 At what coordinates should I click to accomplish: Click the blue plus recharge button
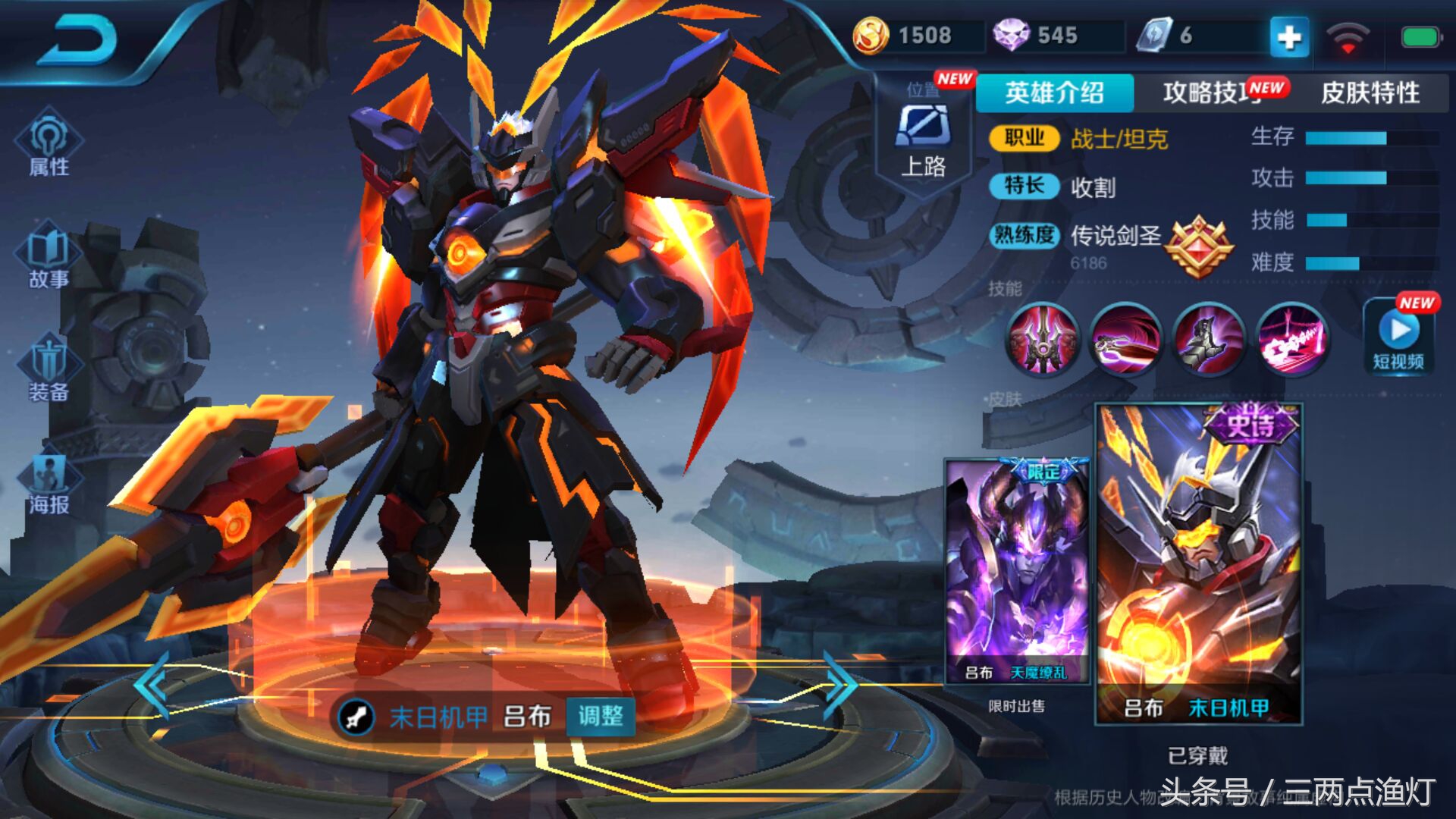click(x=1289, y=36)
